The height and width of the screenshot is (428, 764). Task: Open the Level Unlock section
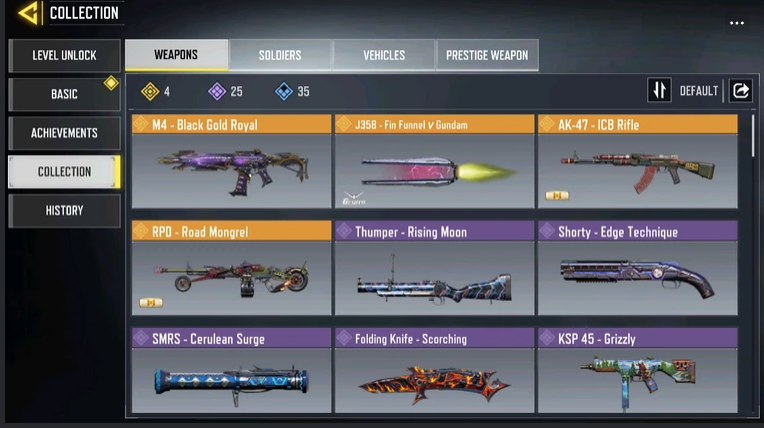tap(64, 56)
